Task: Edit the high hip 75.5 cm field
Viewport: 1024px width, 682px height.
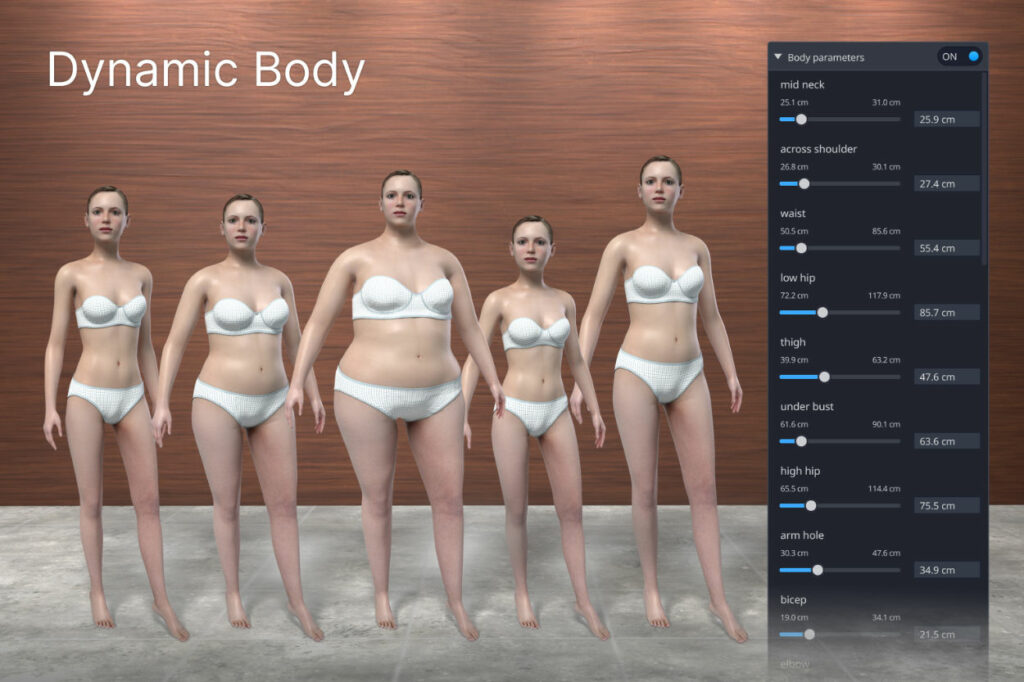Action: (946, 506)
